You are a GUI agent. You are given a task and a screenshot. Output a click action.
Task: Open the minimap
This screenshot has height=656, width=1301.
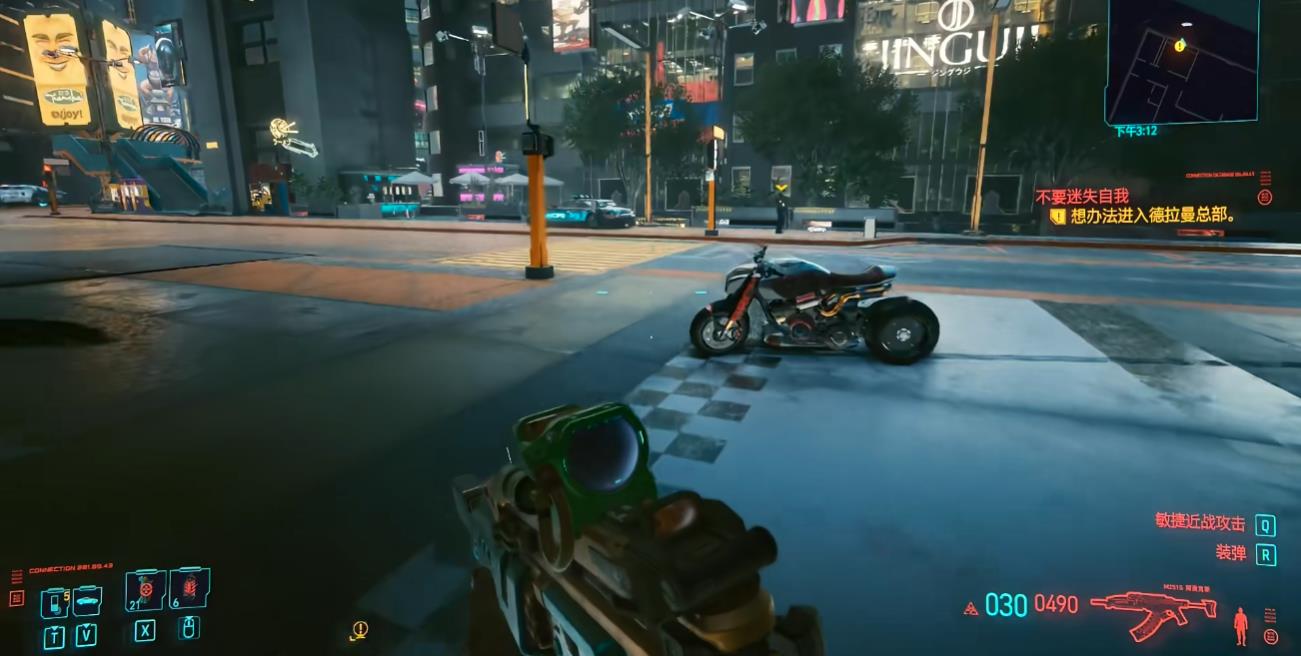click(1181, 60)
